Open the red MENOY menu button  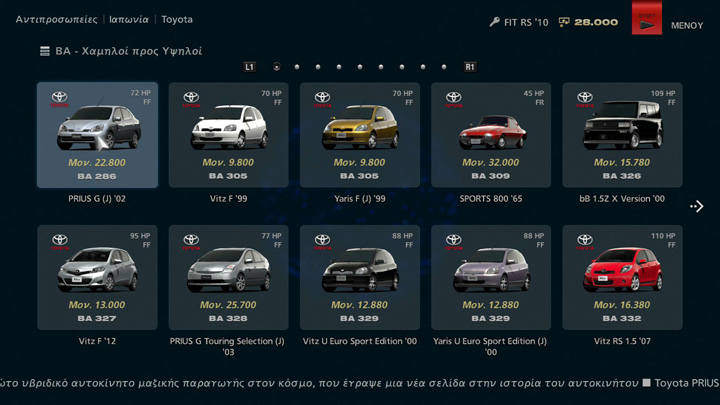point(647,19)
